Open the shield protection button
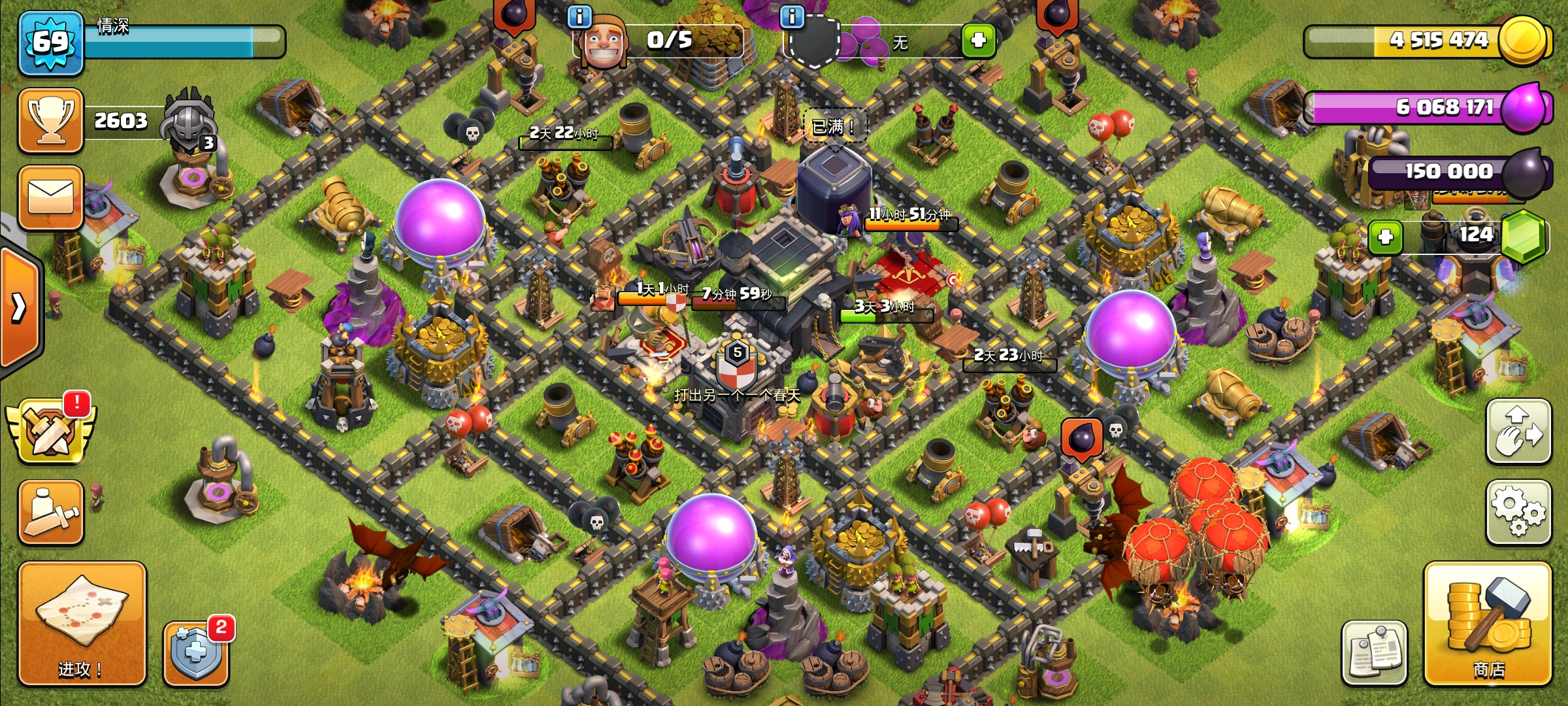 pyautogui.click(x=195, y=654)
